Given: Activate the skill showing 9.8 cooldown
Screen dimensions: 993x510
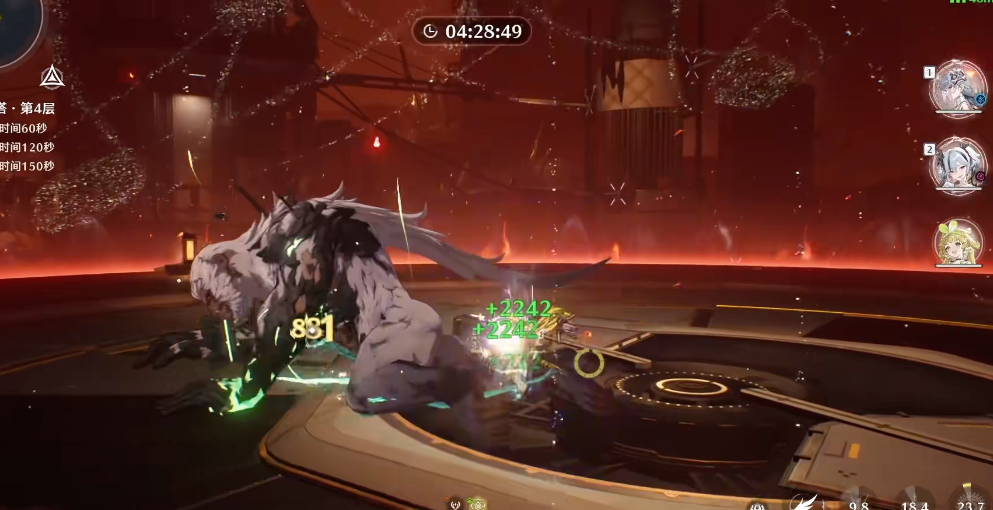Looking at the screenshot, I should point(857,502).
